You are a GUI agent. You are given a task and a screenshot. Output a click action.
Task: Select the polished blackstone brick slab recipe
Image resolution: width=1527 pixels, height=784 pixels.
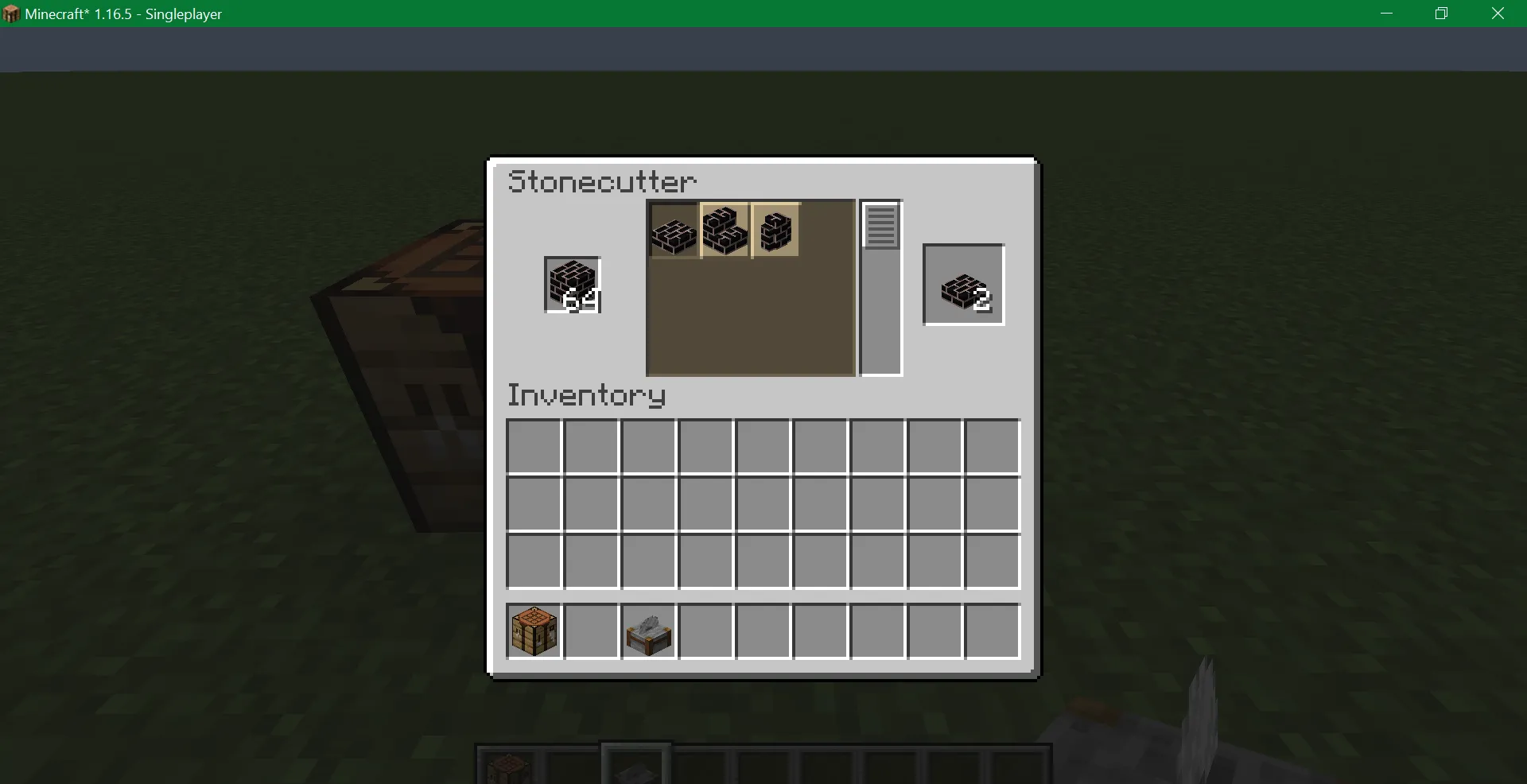pos(674,231)
